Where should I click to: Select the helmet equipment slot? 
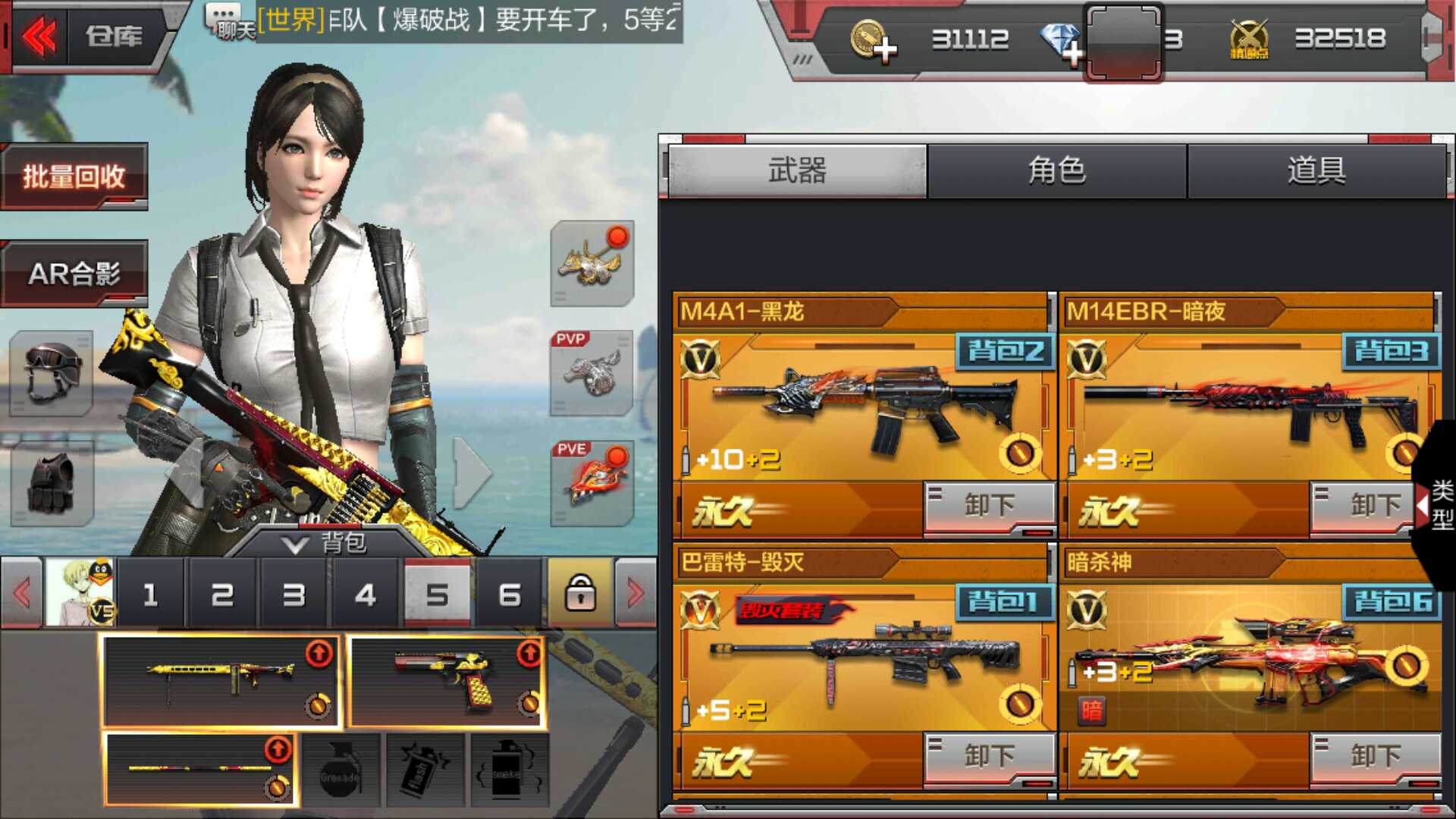pyautogui.click(x=51, y=373)
